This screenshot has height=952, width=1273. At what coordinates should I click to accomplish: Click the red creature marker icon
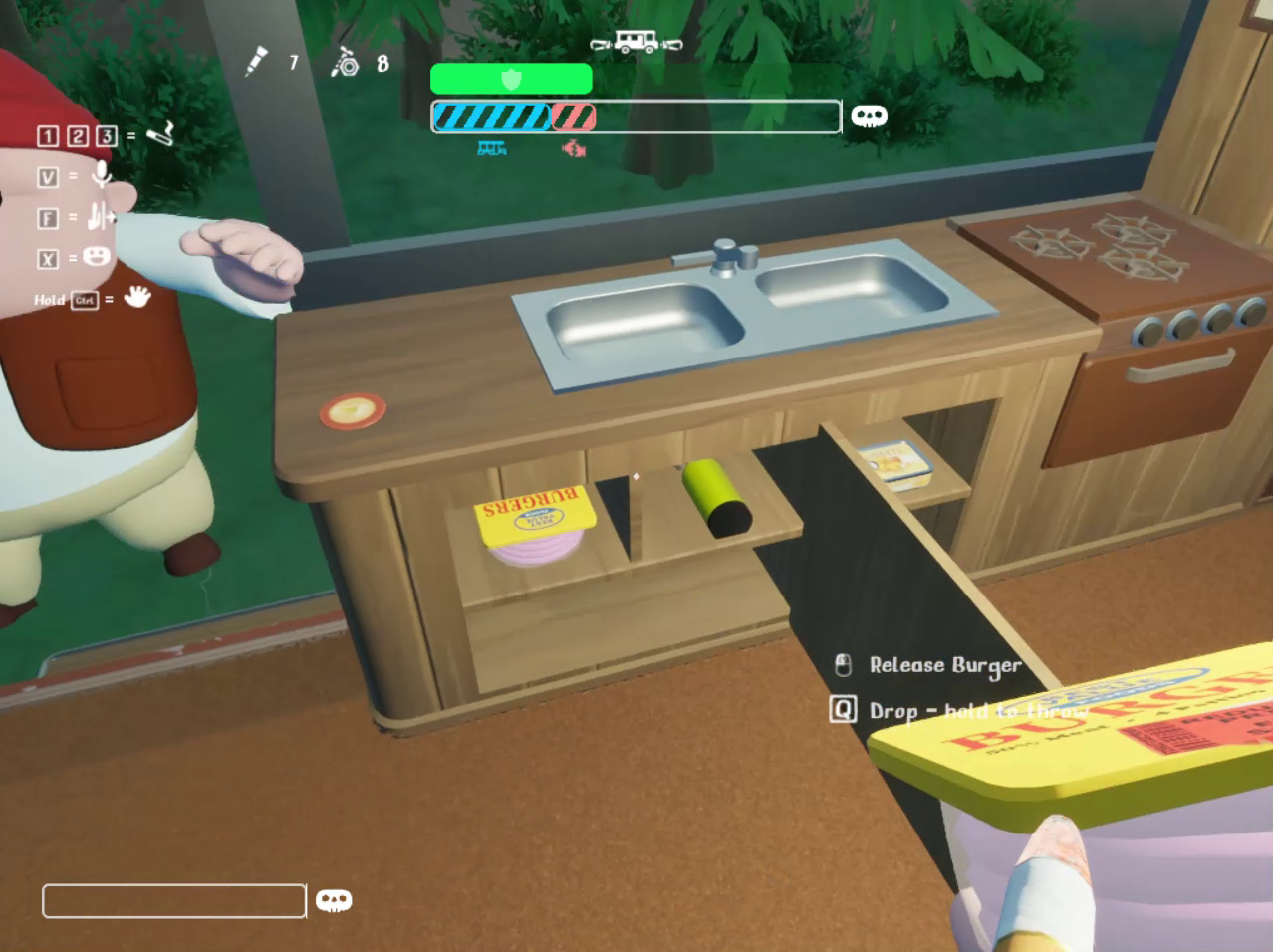(x=574, y=149)
